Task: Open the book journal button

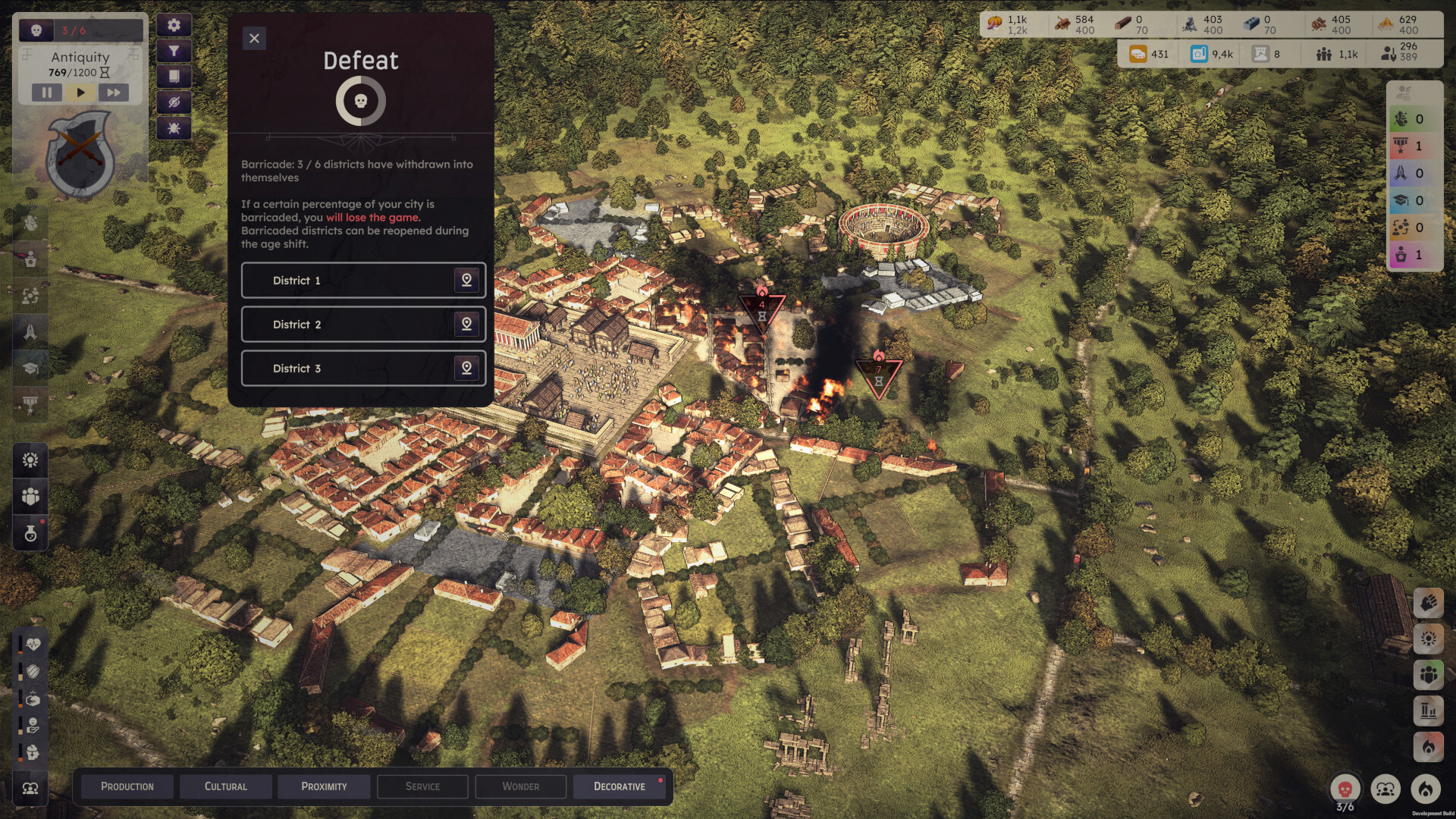Action: pyautogui.click(x=174, y=77)
